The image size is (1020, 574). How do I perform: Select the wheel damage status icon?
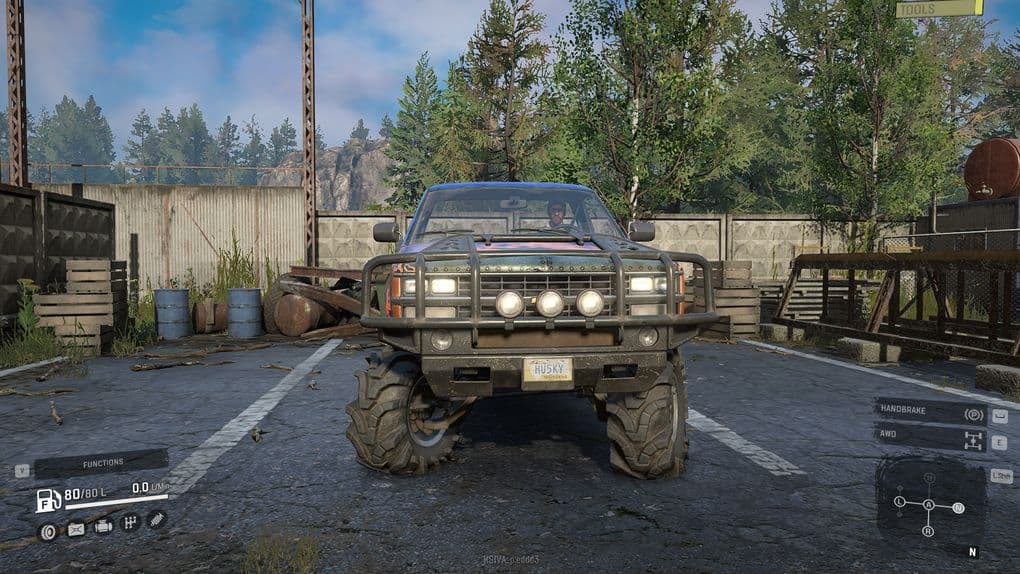click(47, 530)
